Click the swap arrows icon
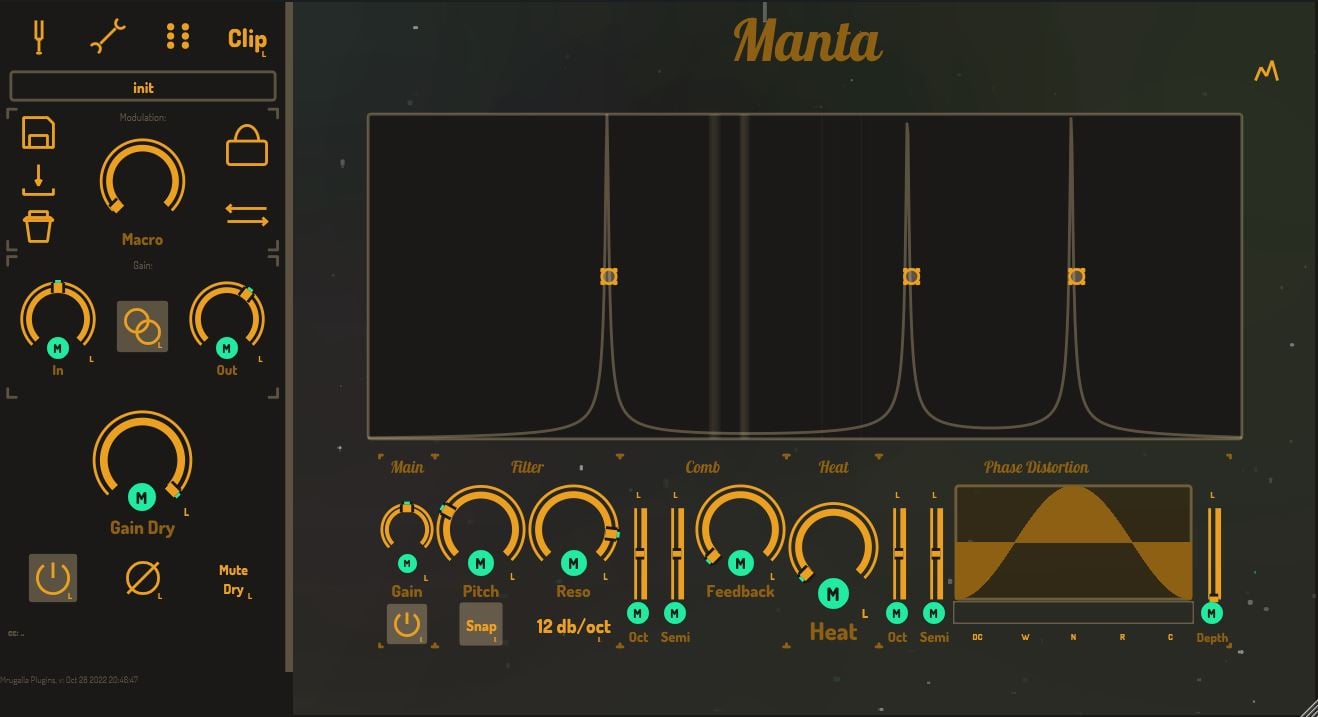This screenshot has height=717, width=1318. pyautogui.click(x=246, y=215)
